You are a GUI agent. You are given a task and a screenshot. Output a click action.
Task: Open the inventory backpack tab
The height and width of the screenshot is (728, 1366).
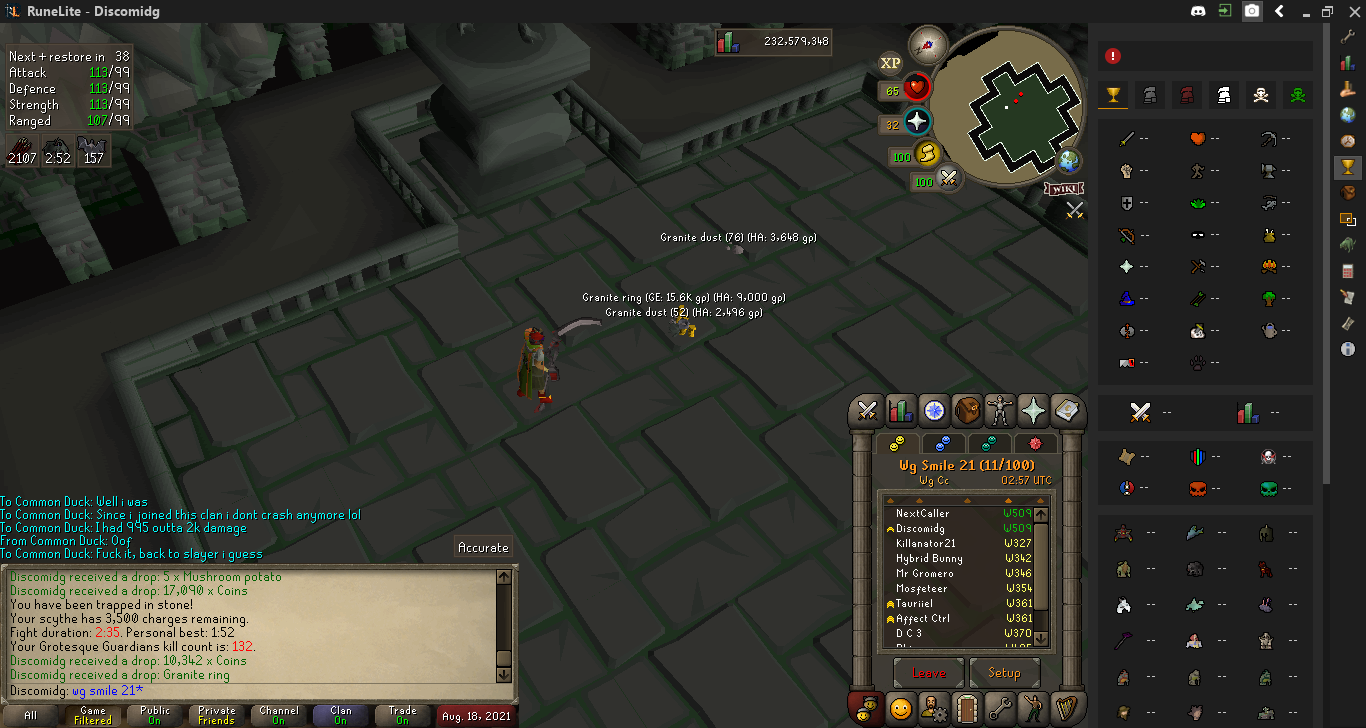pos(967,410)
